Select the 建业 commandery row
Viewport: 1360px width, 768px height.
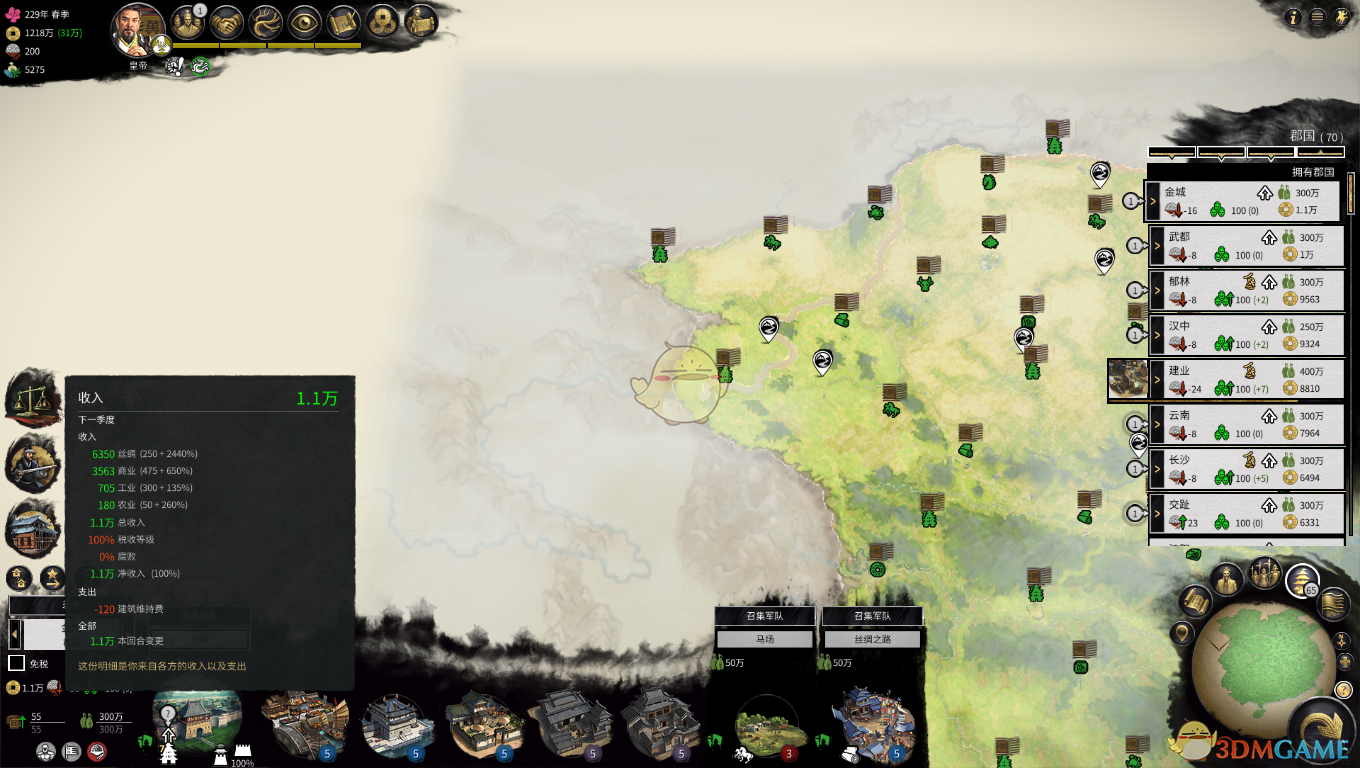(x=1245, y=380)
